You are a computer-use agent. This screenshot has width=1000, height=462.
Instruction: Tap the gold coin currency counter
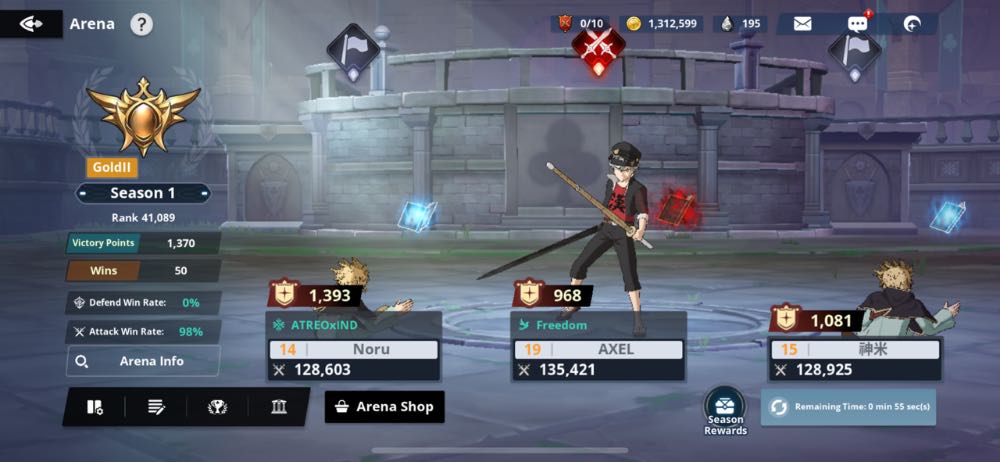pyautogui.click(x=662, y=24)
